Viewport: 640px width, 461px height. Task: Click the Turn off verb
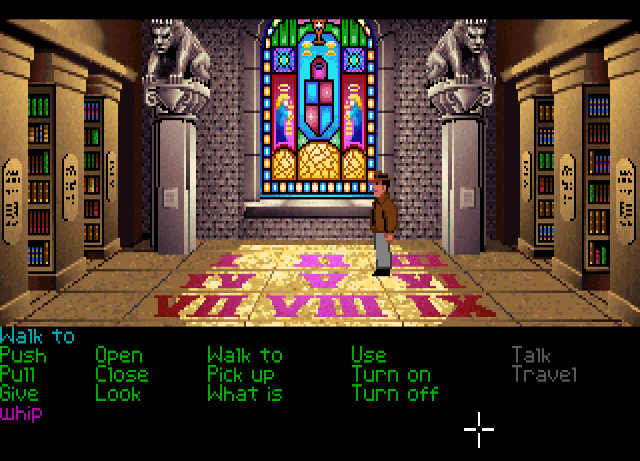pos(394,393)
